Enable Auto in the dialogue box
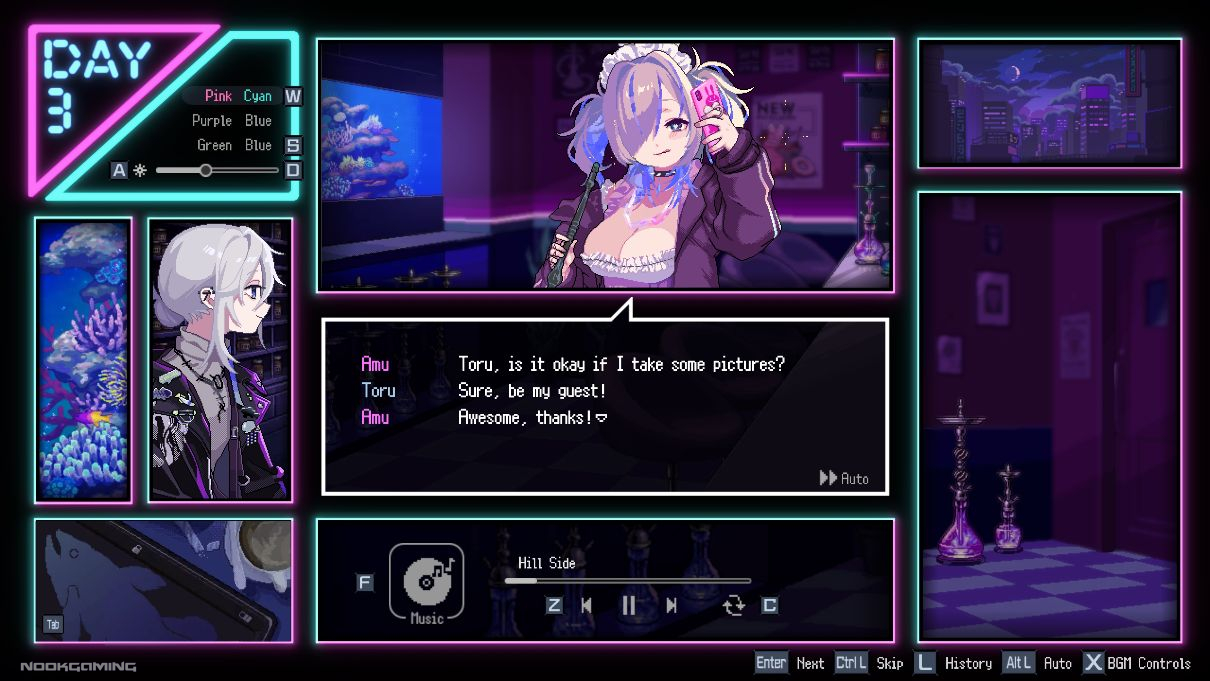Image resolution: width=1210 pixels, height=681 pixels. (844, 478)
